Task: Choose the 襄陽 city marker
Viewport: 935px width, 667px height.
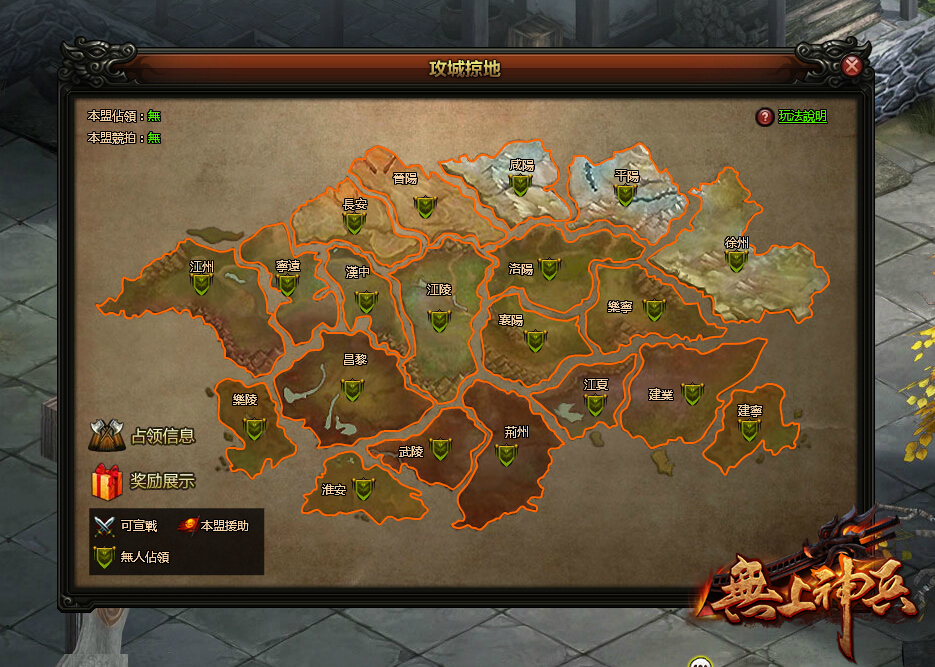Action: point(536,340)
